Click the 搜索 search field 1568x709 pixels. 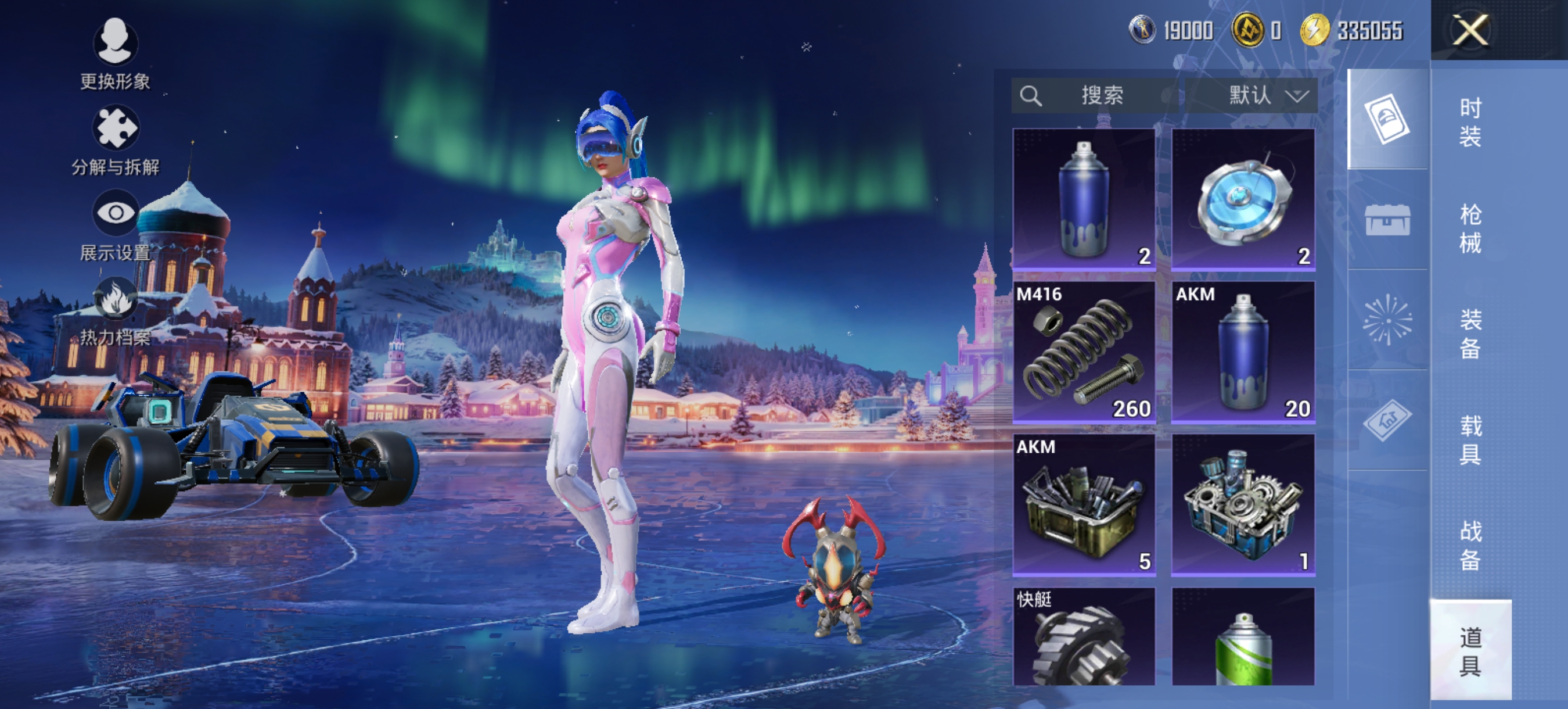(x=1095, y=96)
